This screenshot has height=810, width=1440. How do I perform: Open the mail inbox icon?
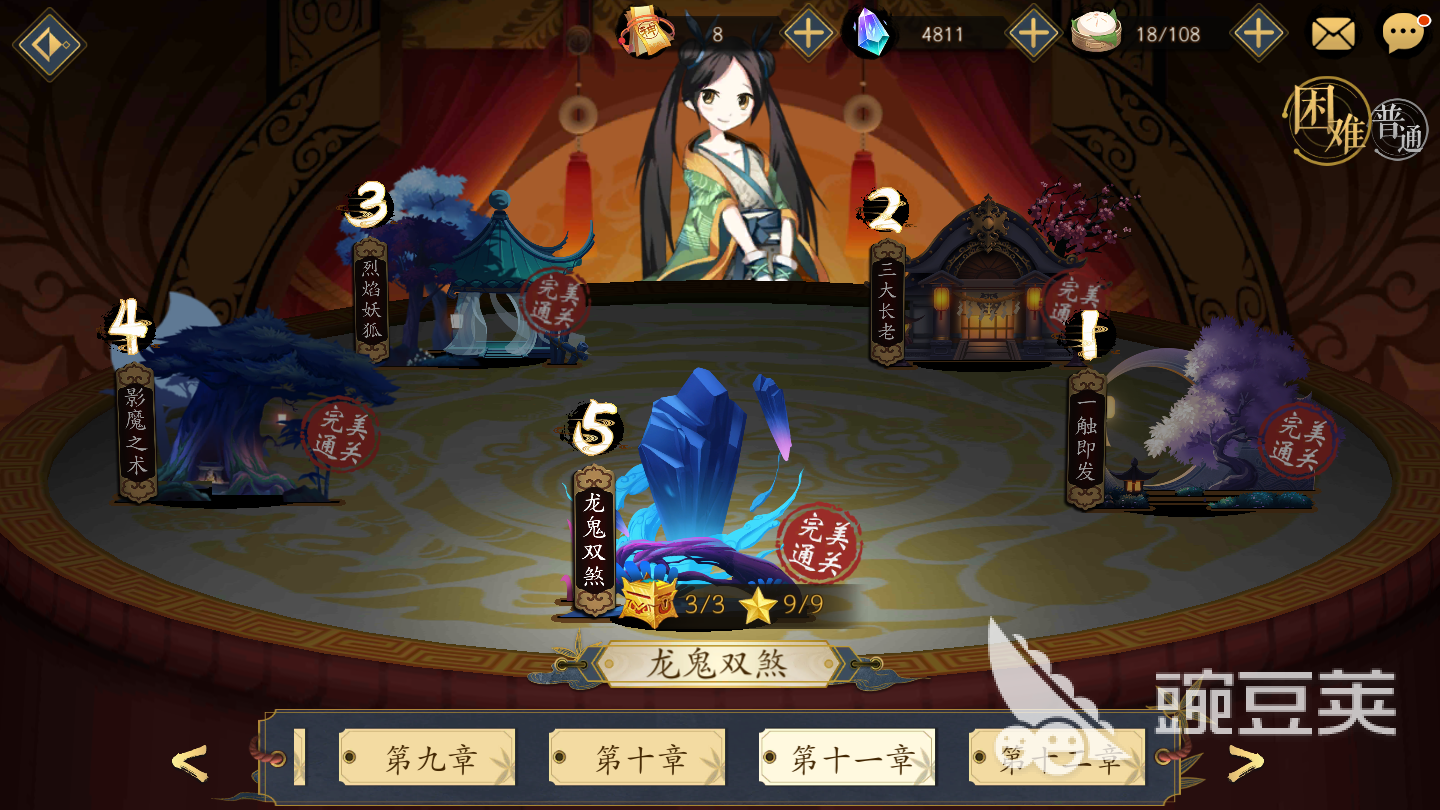pyautogui.click(x=1334, y=33)
